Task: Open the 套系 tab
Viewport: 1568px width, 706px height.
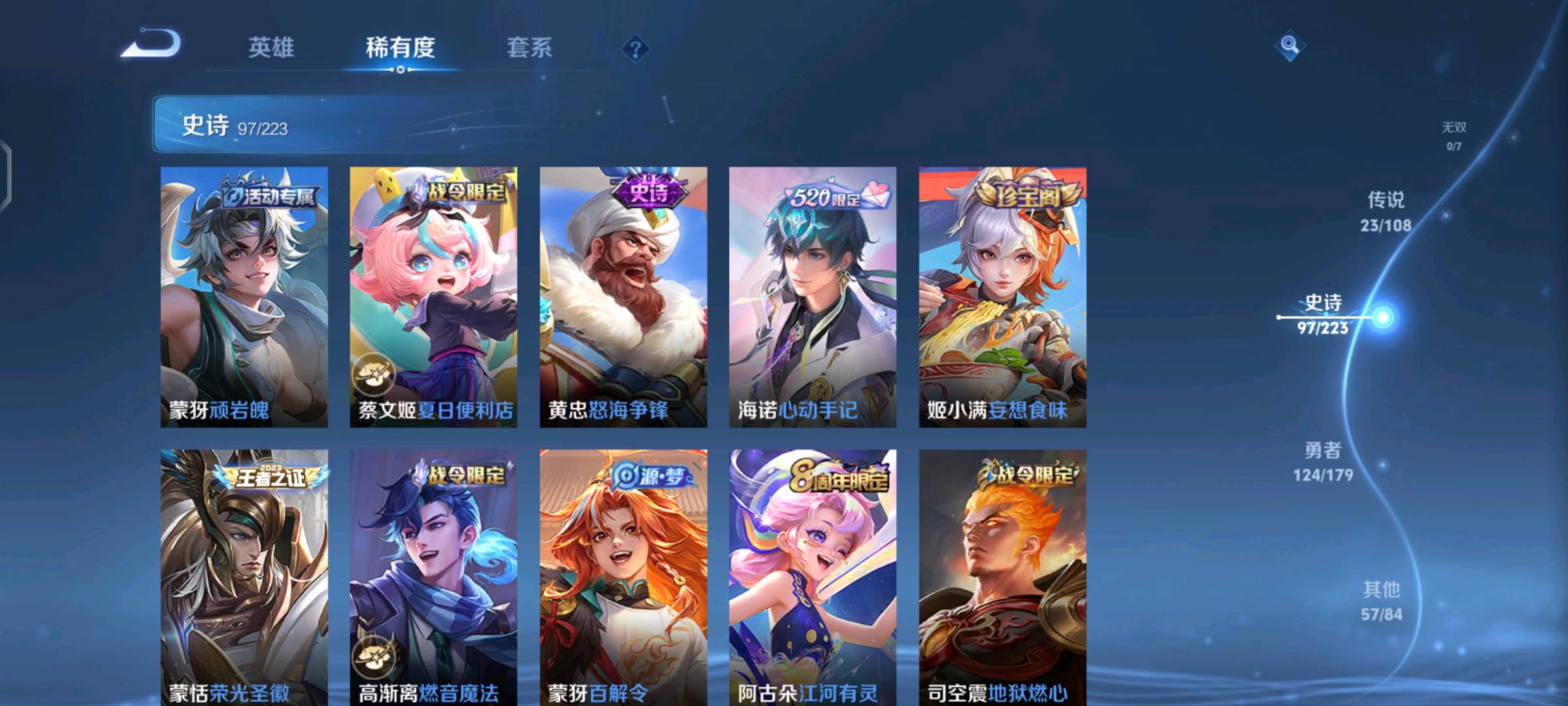Action: [x=529, y=48]
